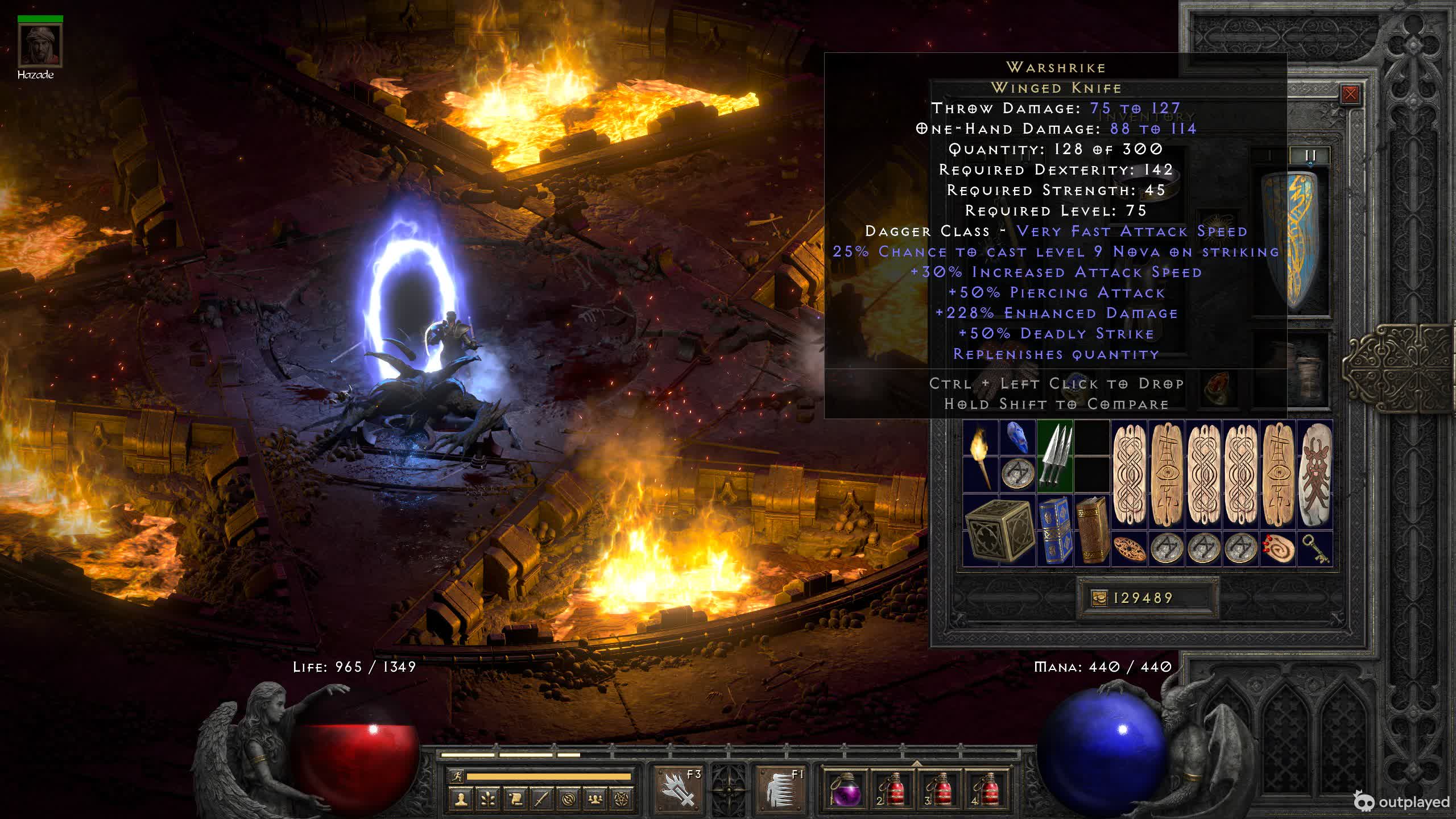The image size is (1456, 819).
Task: Select the blue gem in inventory
Action: coord(1017,438)
